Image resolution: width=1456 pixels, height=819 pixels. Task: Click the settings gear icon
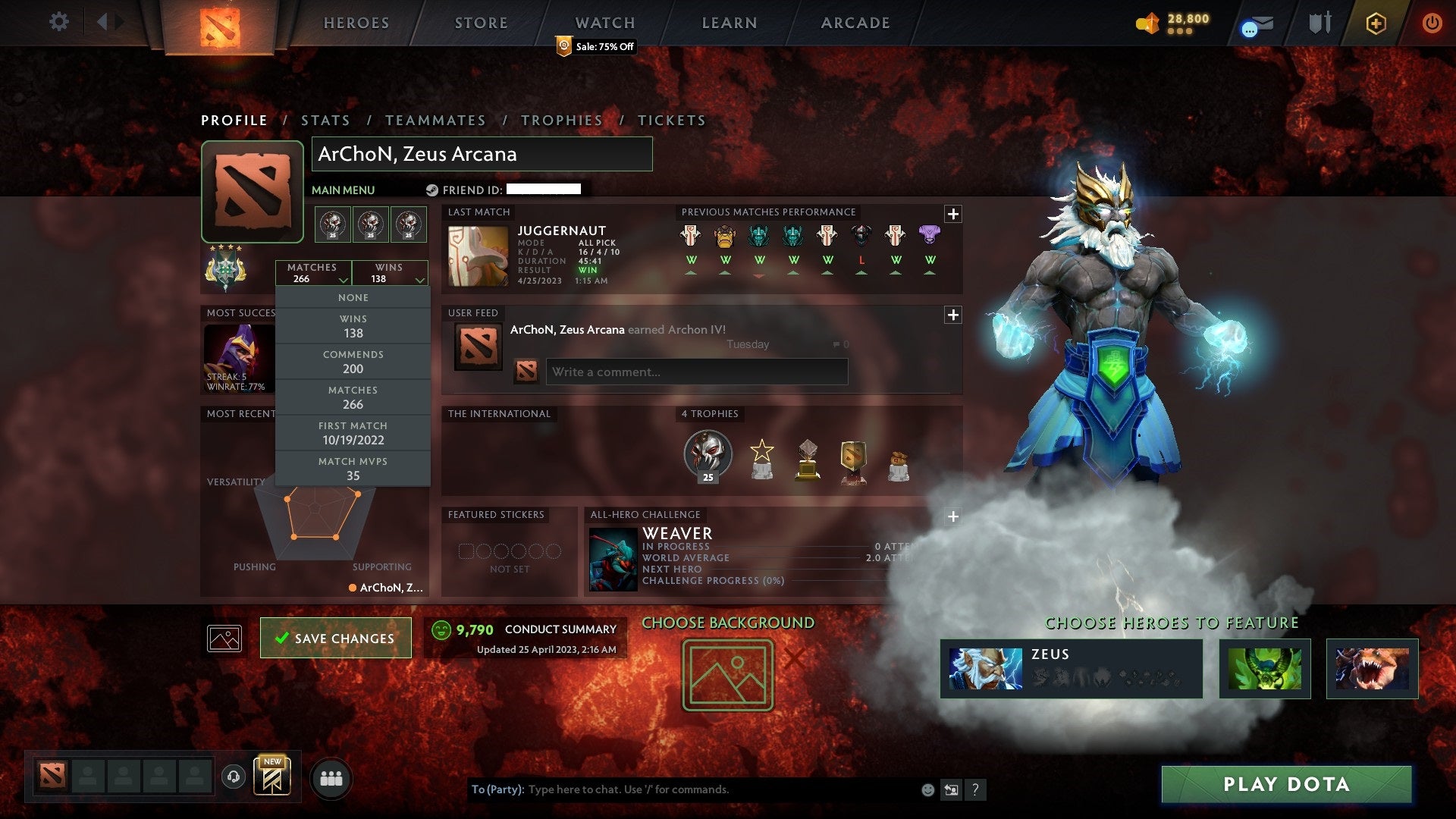59,22
